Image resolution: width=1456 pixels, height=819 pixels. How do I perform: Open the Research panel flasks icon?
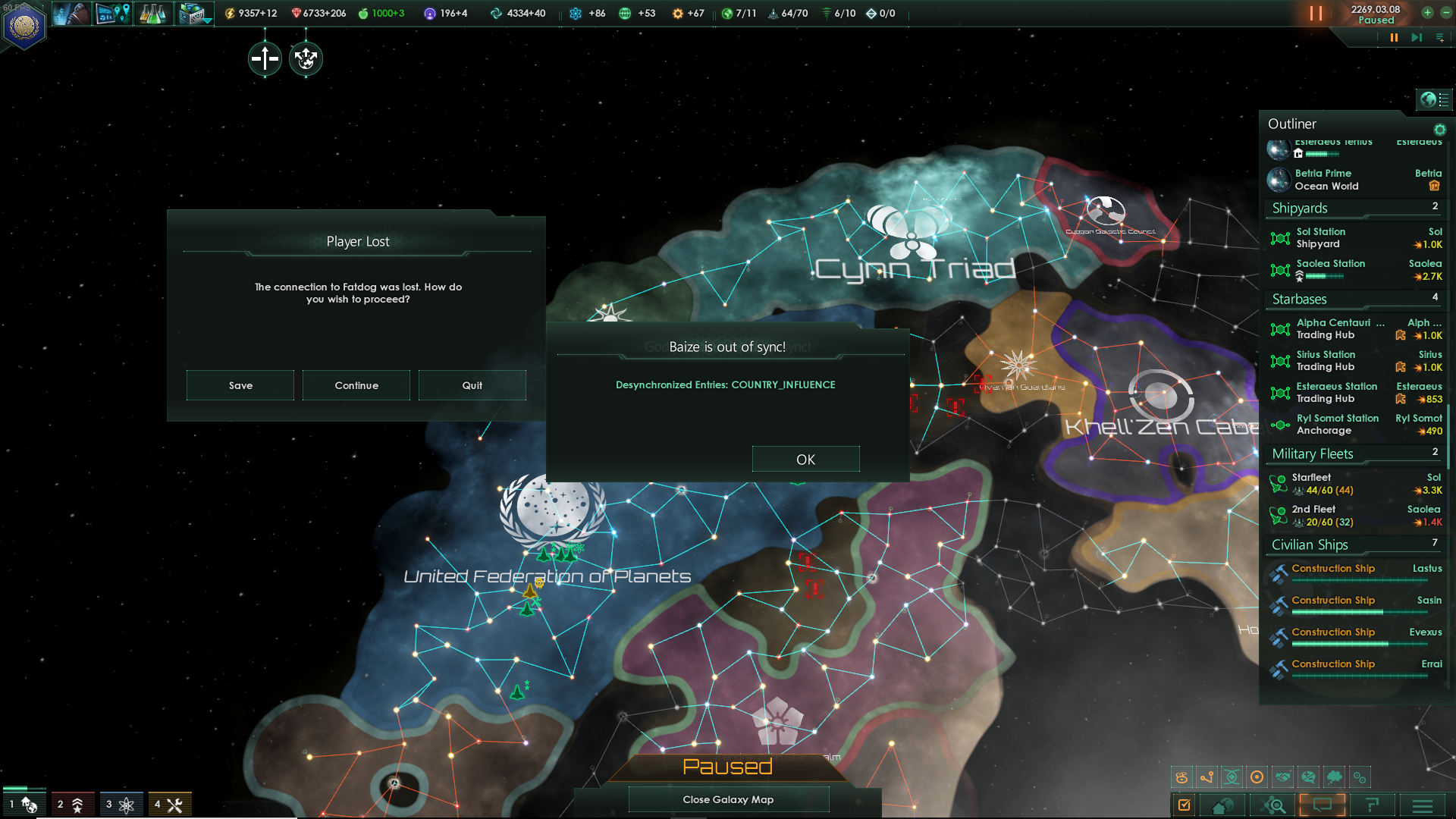154,13
